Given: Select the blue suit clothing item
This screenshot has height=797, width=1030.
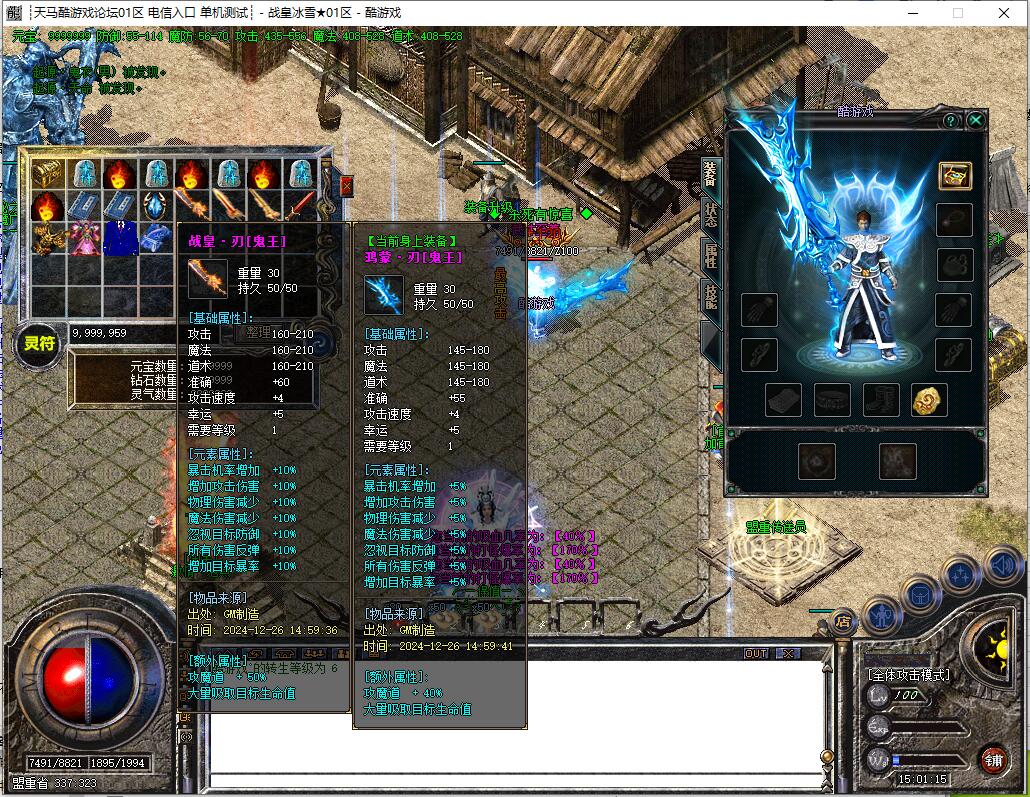Looking at the screenshot, I should click(119, 239).
